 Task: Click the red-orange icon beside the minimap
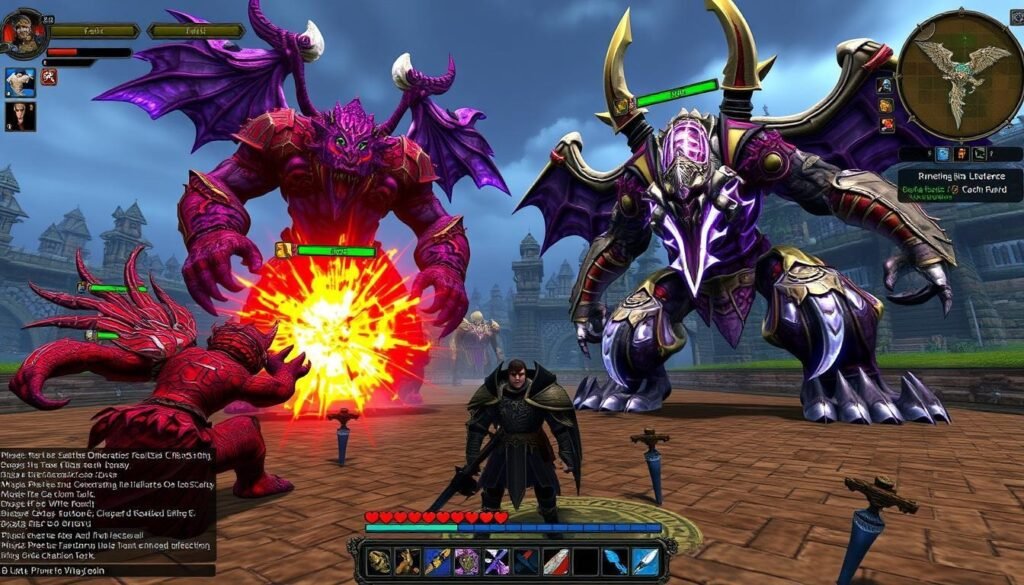[x=886, y=125]
